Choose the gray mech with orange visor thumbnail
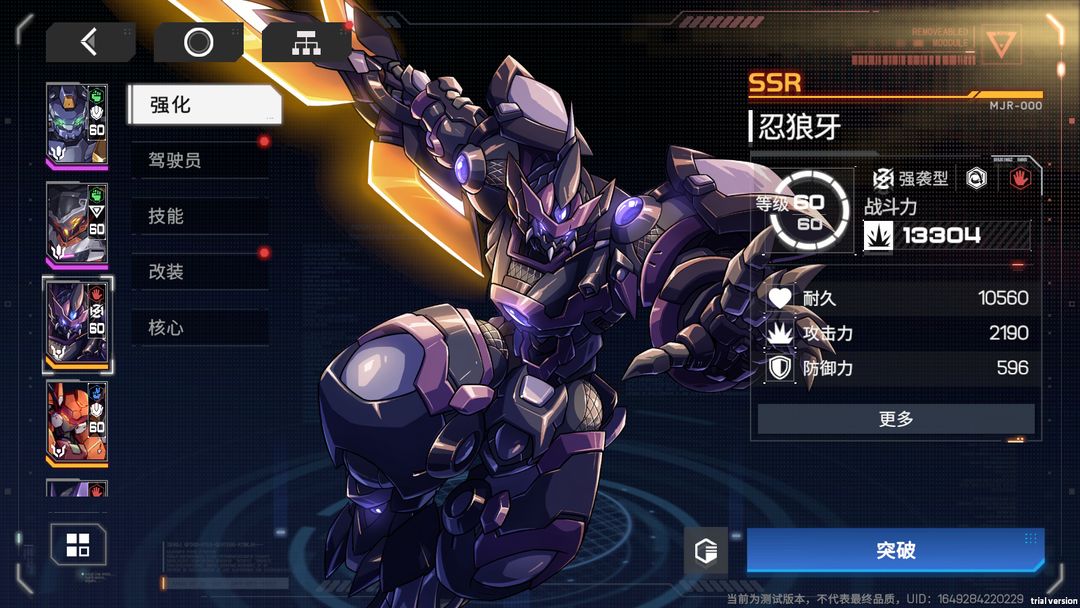Image resolution: width=1080 pixels, height=608 pixels. (x=77, y=225)
